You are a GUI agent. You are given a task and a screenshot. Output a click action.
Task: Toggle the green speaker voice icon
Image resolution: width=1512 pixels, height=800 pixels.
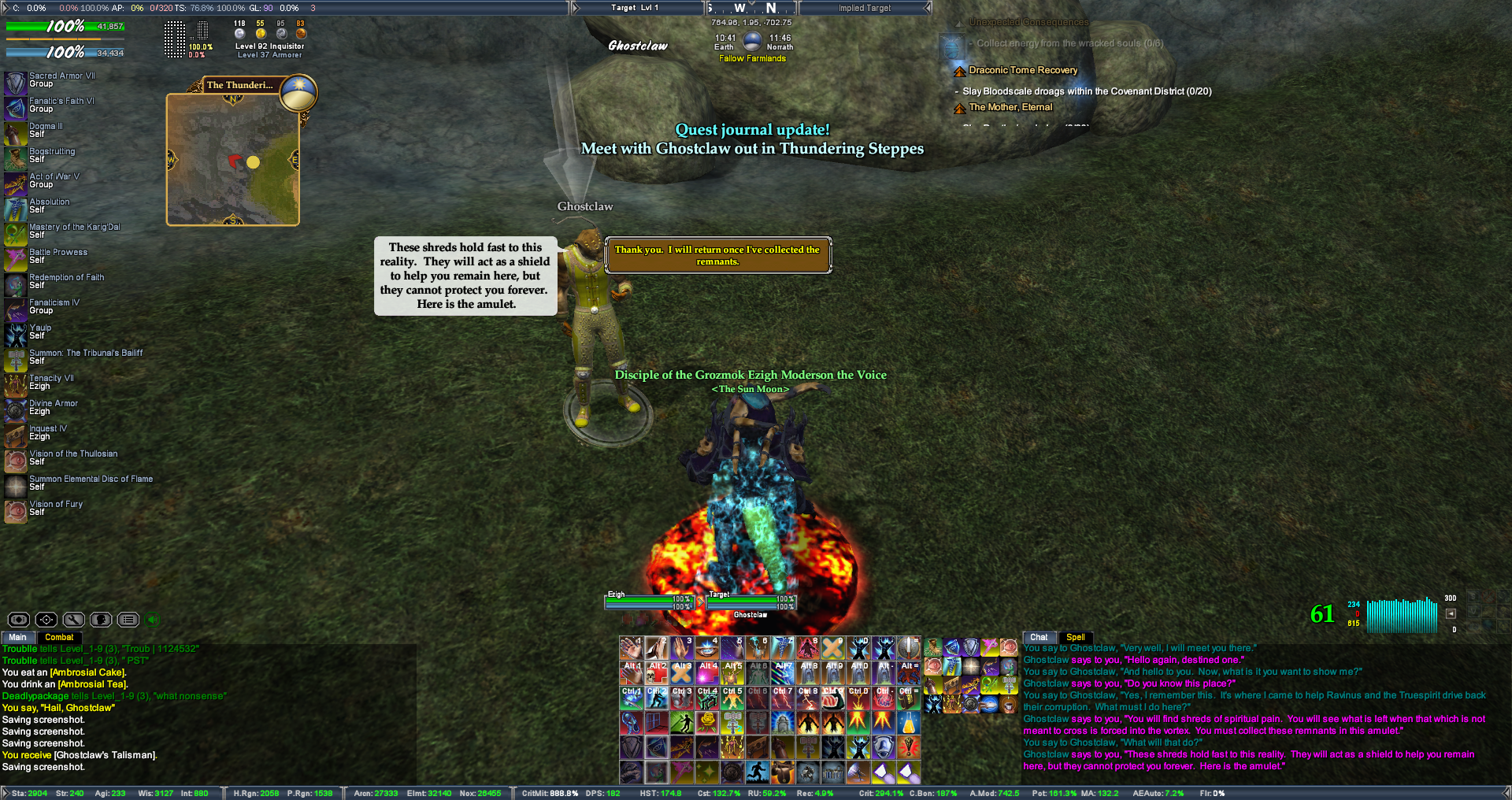coord(153,620)
